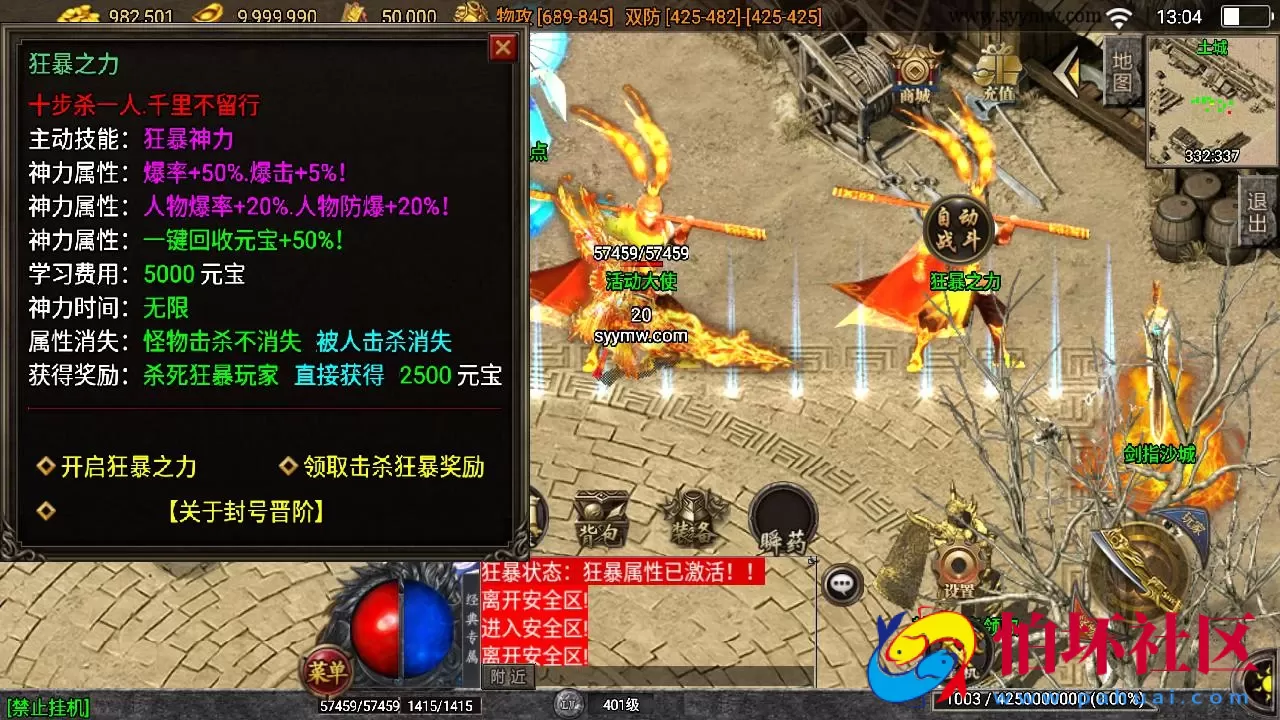Open the 【关于封号晋阶】 link
Viewport: 1280px width, 720px height.
pyautogui.click(x=247, y=512)
